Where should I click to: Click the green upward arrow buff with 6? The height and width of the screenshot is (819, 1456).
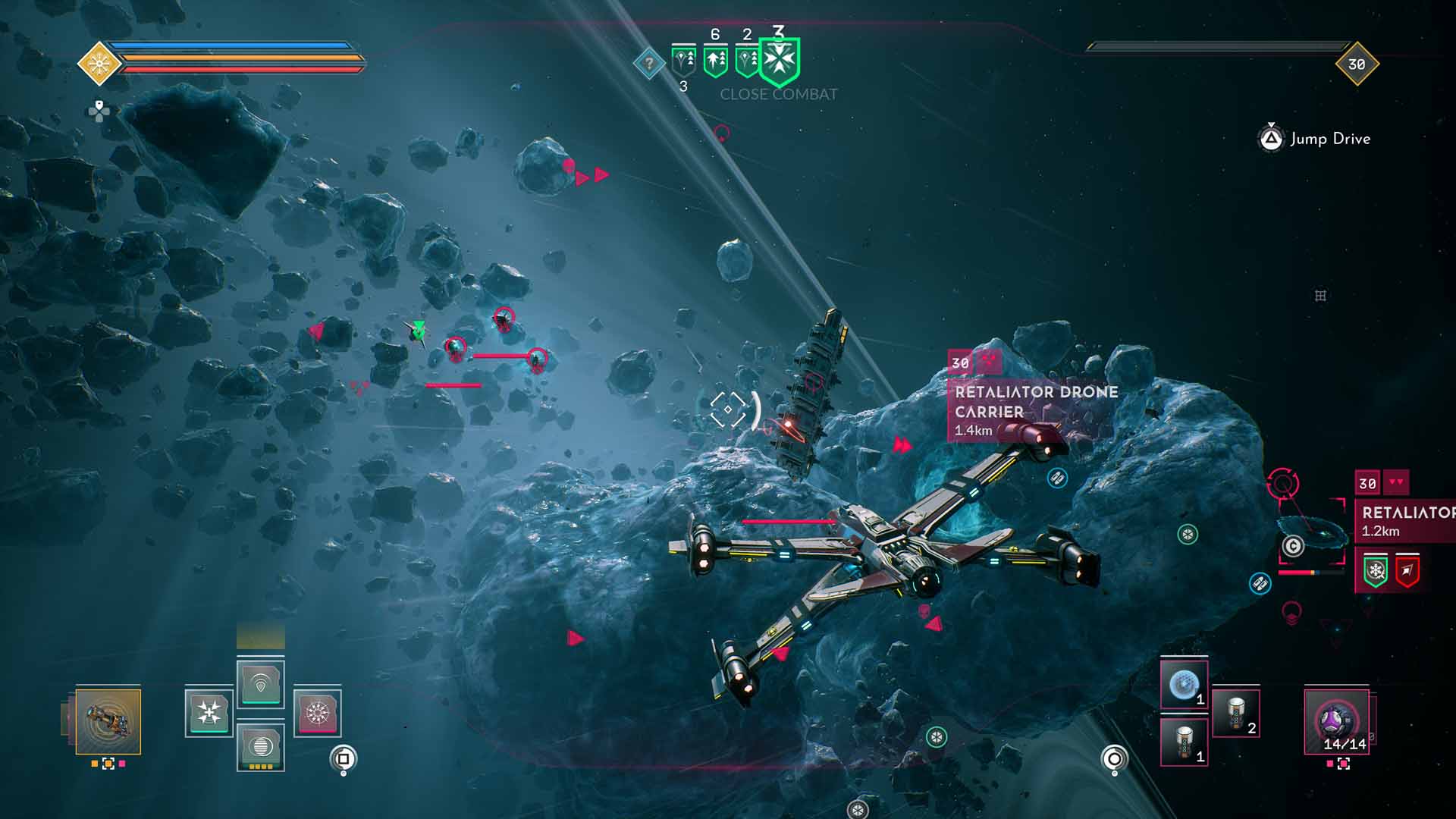pos(715,60)
